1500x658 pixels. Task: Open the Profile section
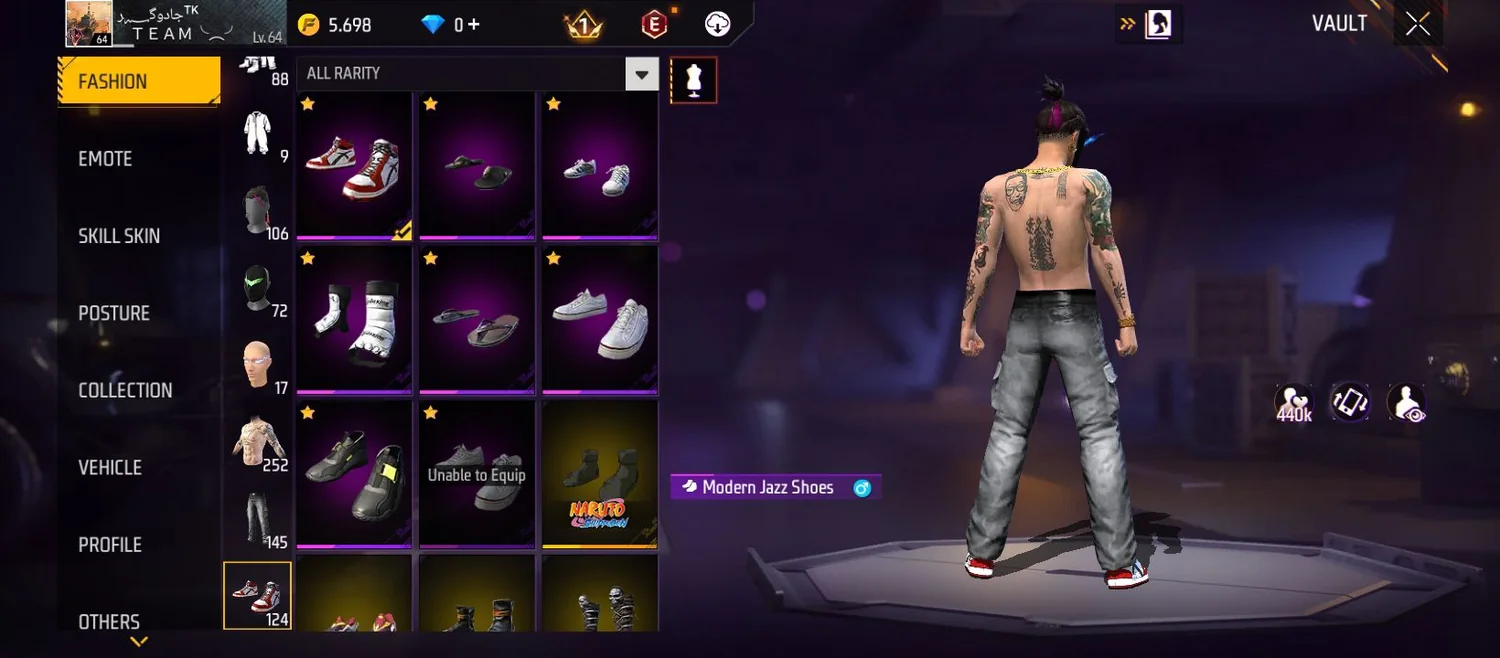pyautogui.click(x=110, y=545)
